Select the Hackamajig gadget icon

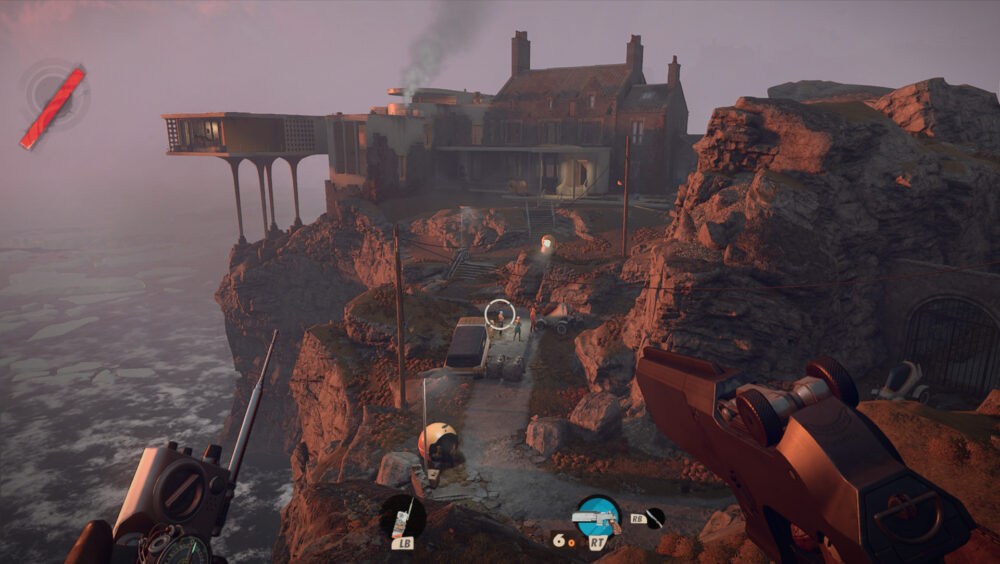[403, 517]
